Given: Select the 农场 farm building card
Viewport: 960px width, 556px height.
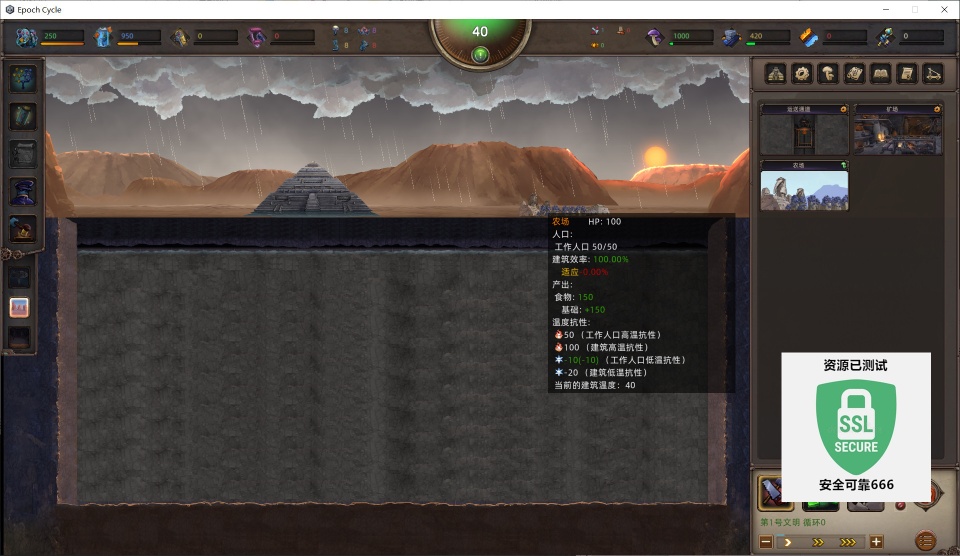Looking at the screenshot, I should coord(803,186).
